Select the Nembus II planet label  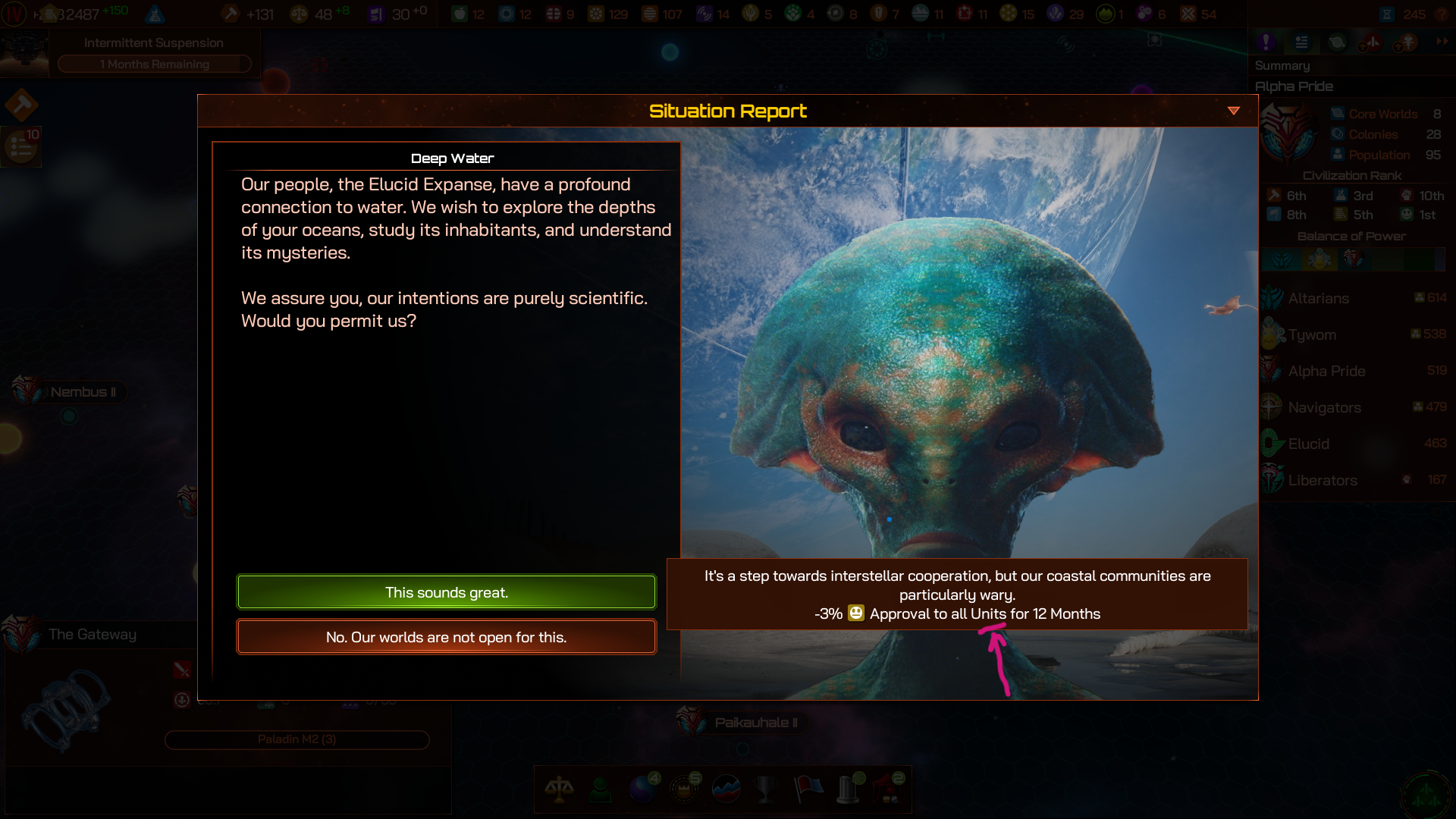pyautogui.click(x=83, y=392)
